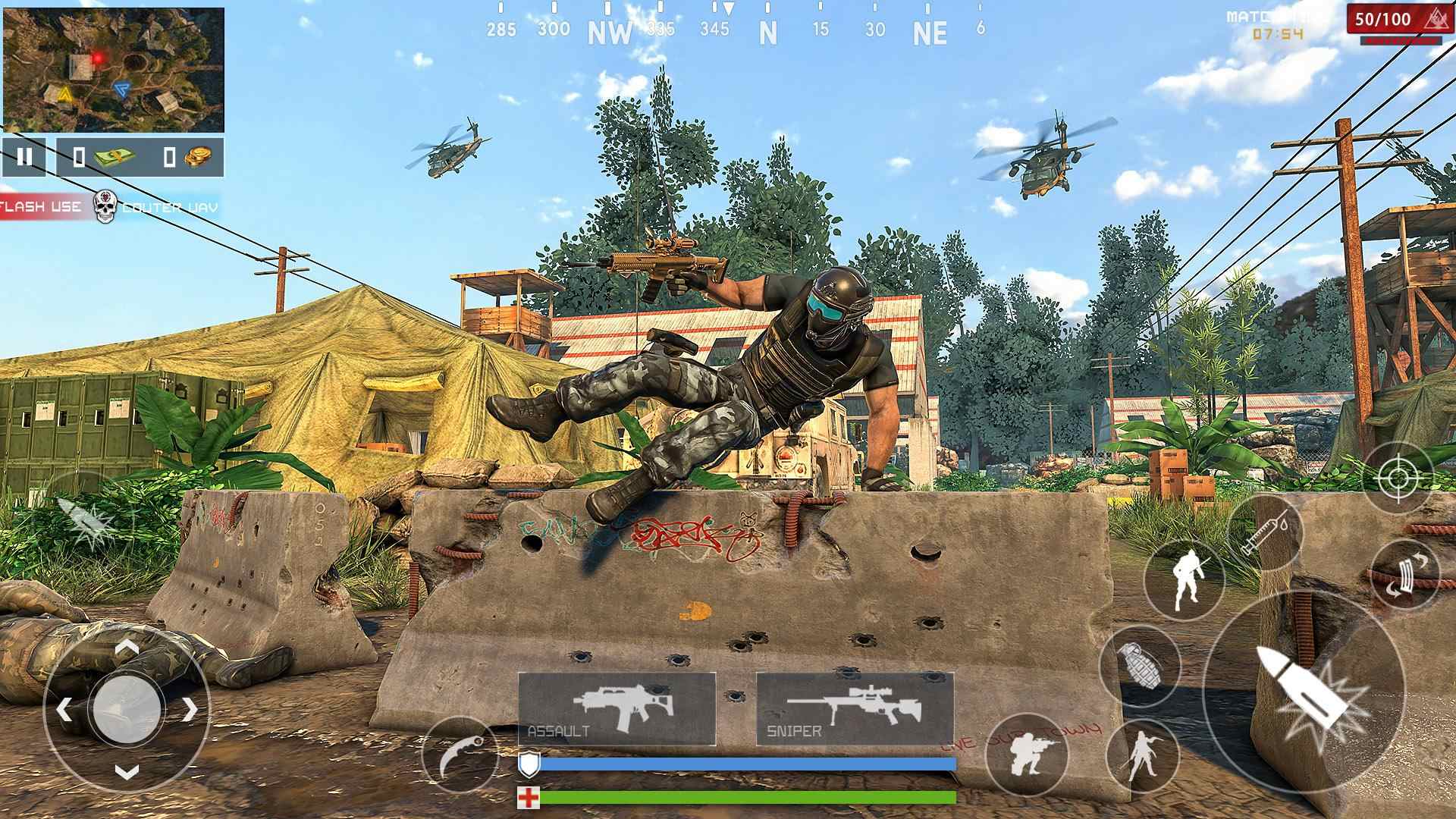This screenshot has width=1456, height=819.
Task: Tap the gold coins icon
Action: click(195, 155)
